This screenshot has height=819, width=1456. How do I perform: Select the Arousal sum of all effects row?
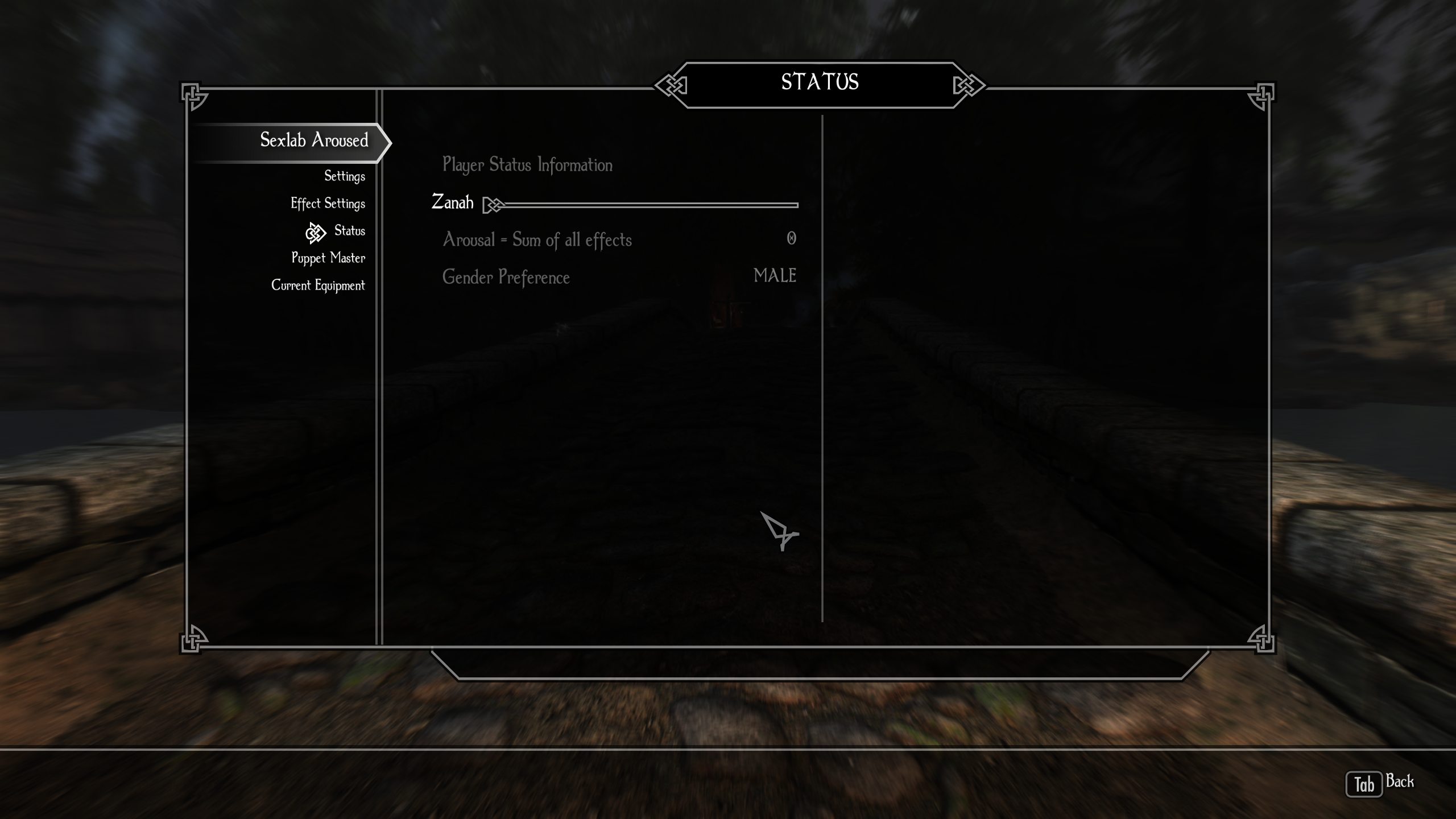619,240
